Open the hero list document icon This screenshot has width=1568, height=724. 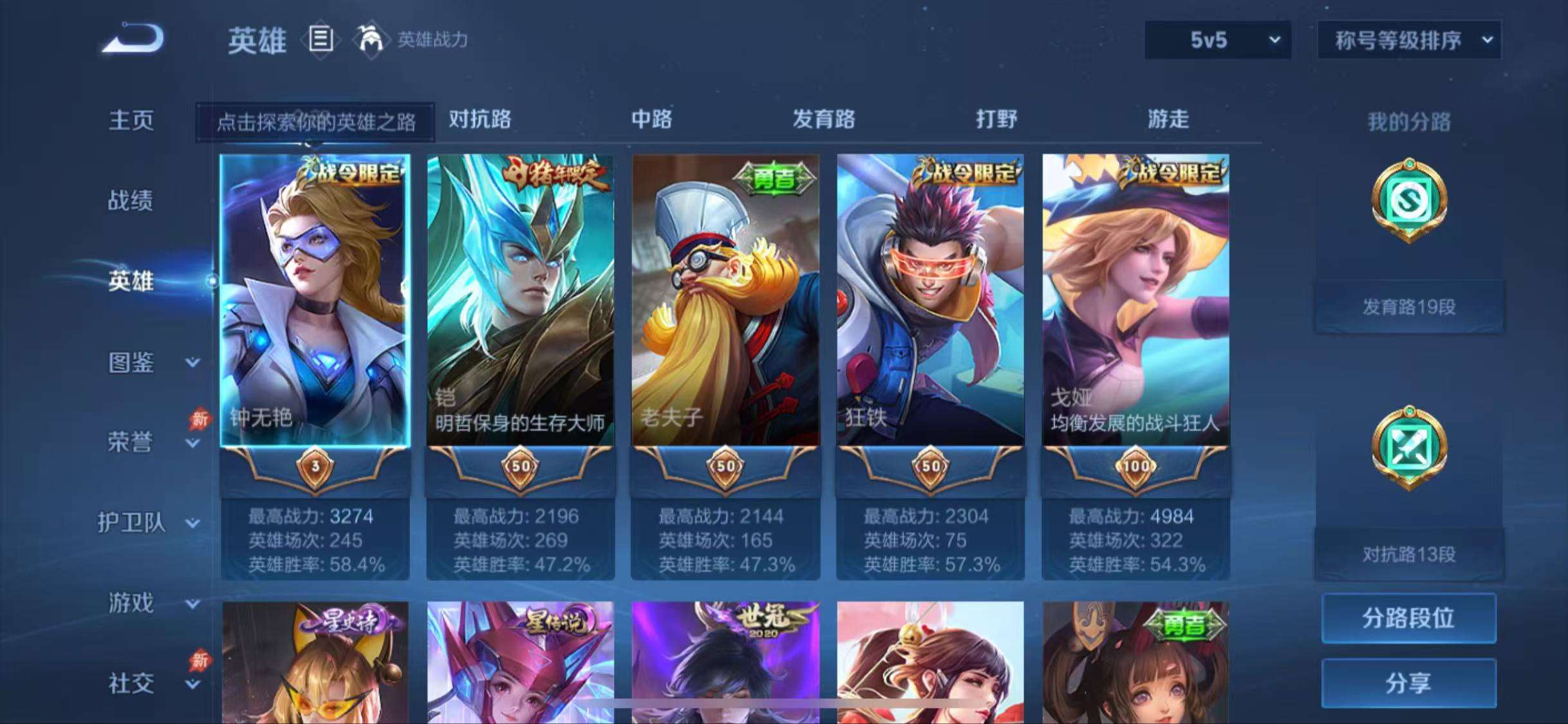[320, 41]
